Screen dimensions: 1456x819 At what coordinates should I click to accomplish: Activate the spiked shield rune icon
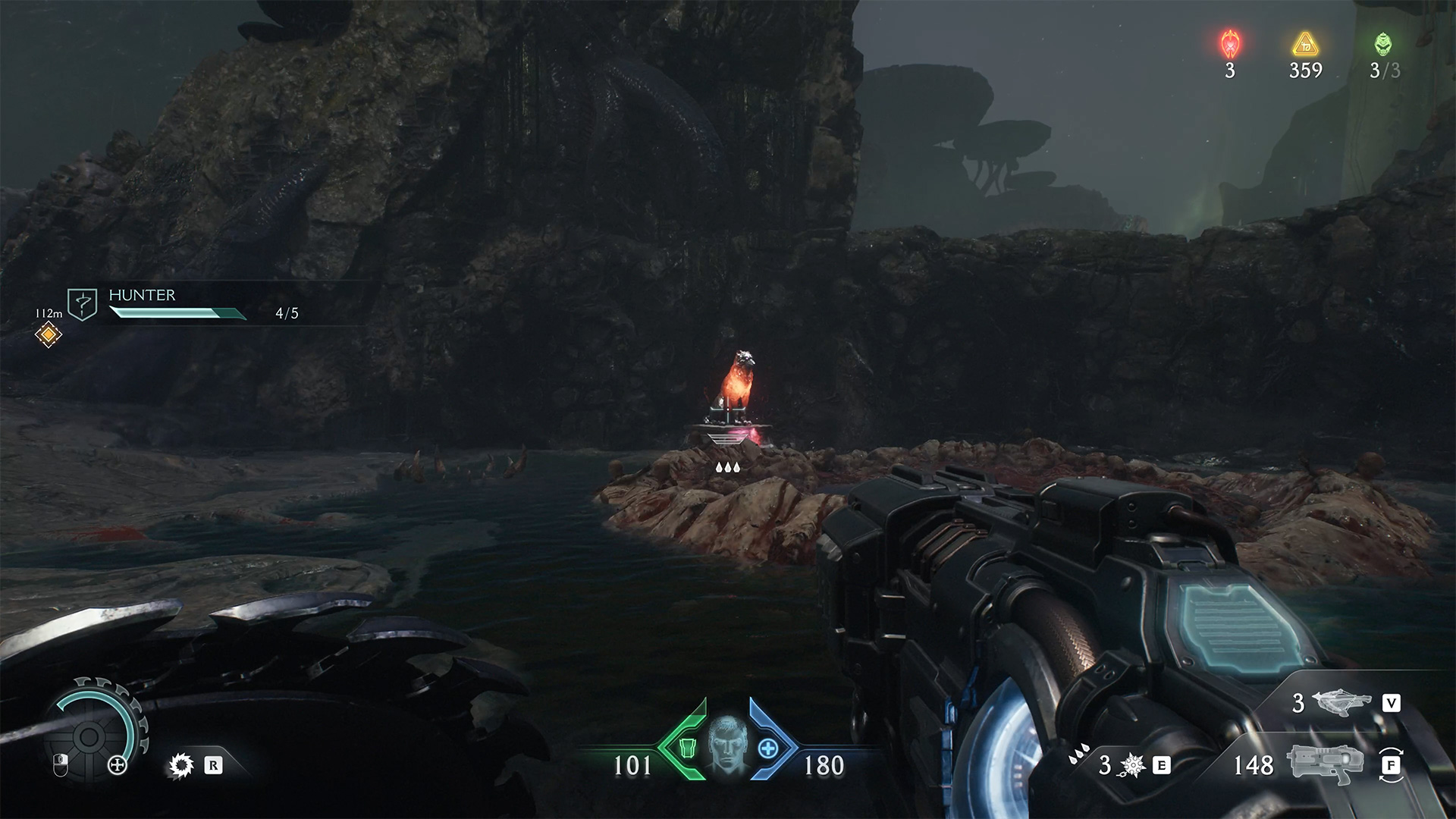181,766
